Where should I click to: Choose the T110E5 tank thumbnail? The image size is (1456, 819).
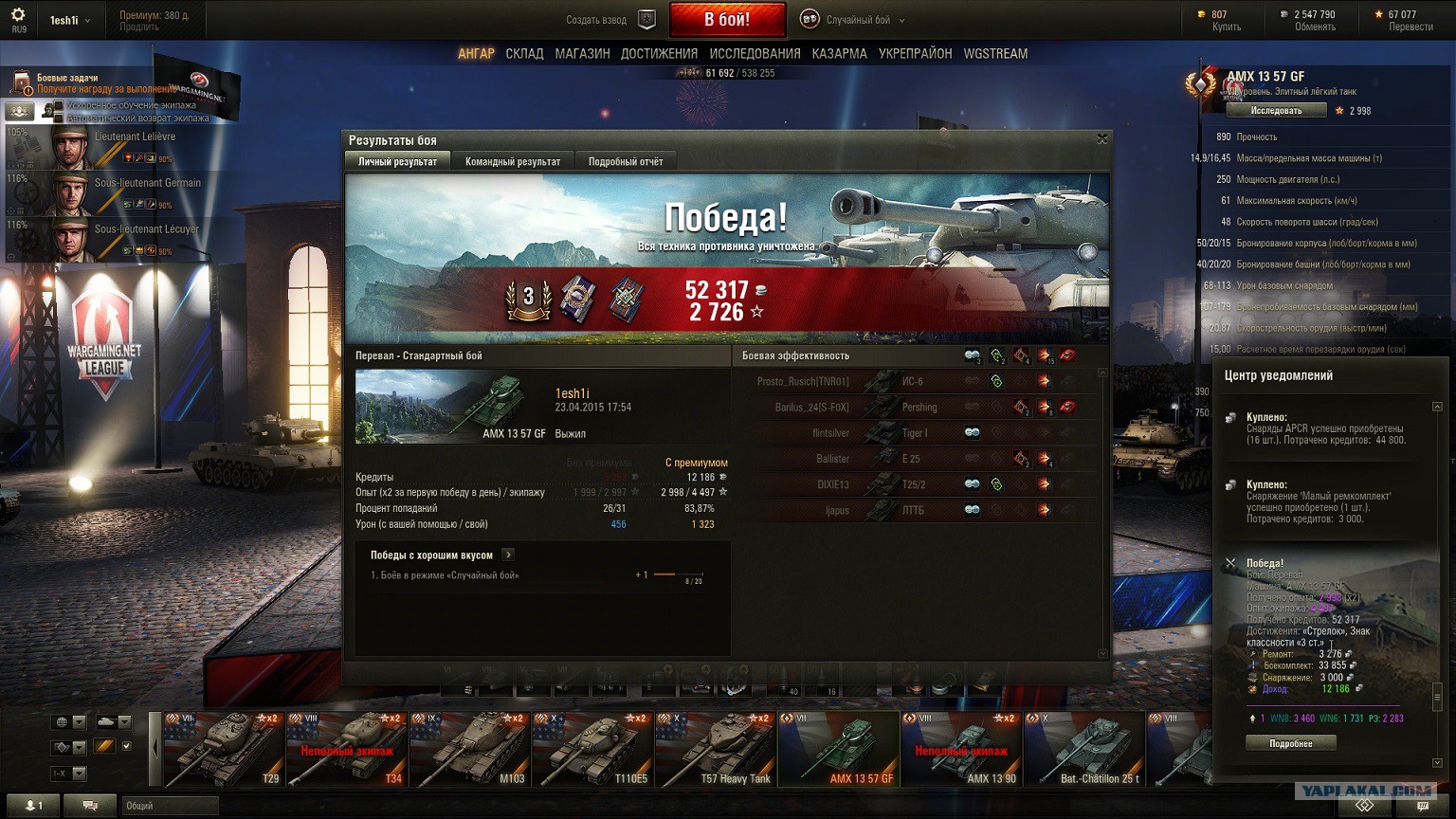592,750
